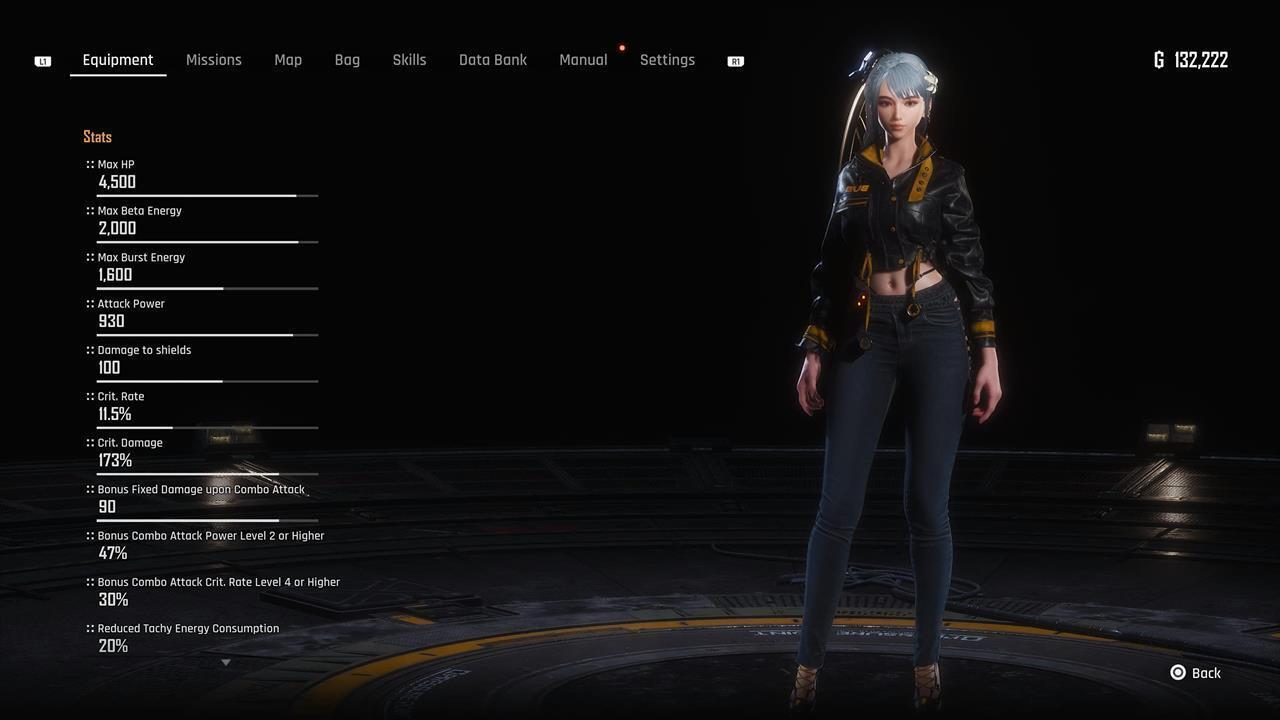Click the circle icon next to Back
The image size is (1280, 720).
point(1177,673)
